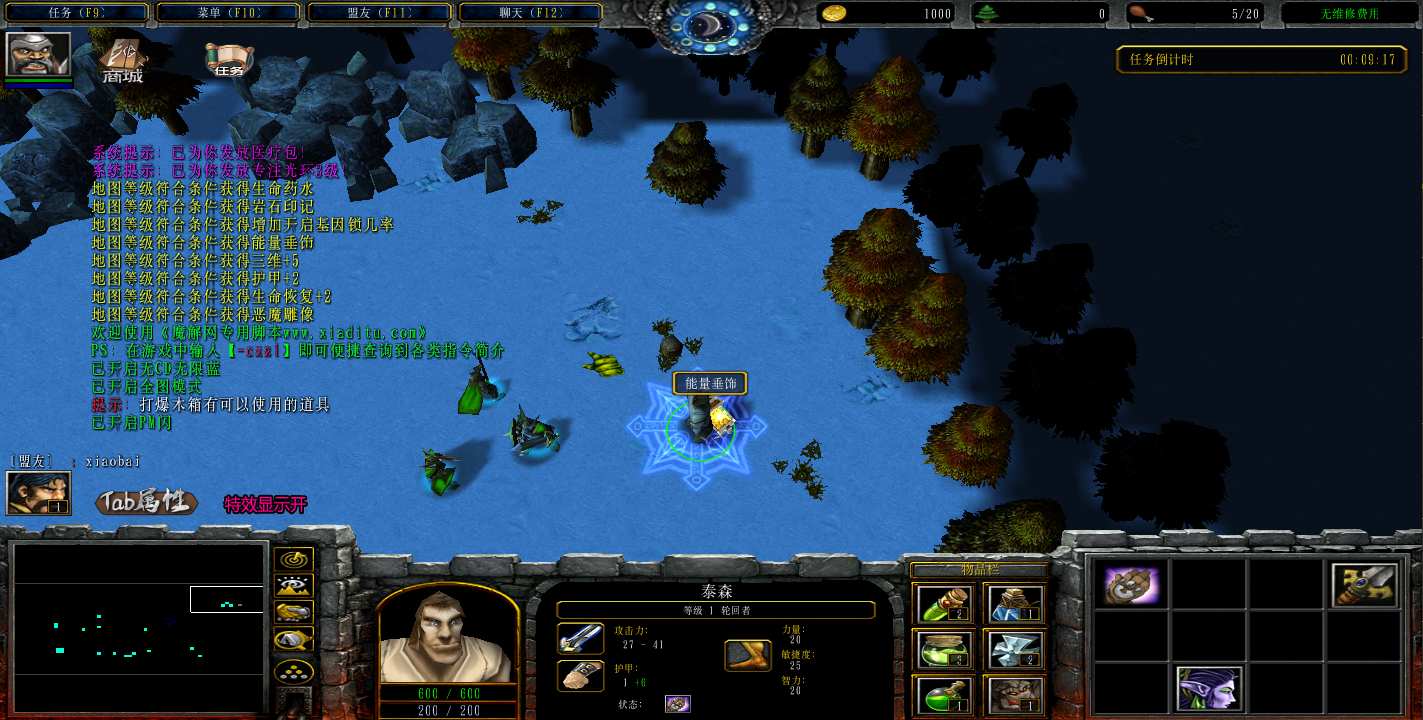The height and width of the screenshot is (720, 1423).
Task: Click the night elf face ability icon
Action: click(x=1209, y=689)
